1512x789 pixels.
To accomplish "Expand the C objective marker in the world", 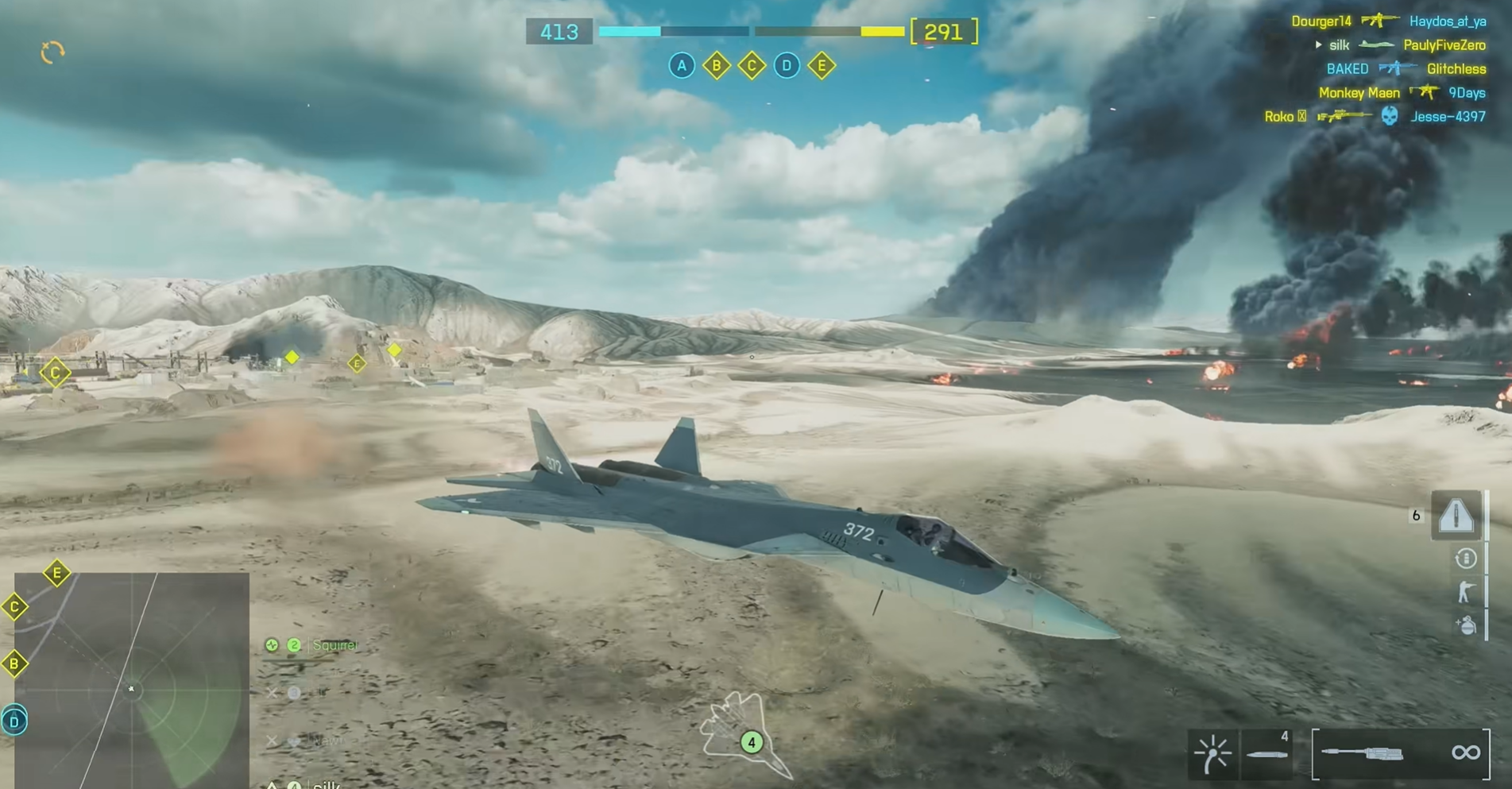I will 55,372.
